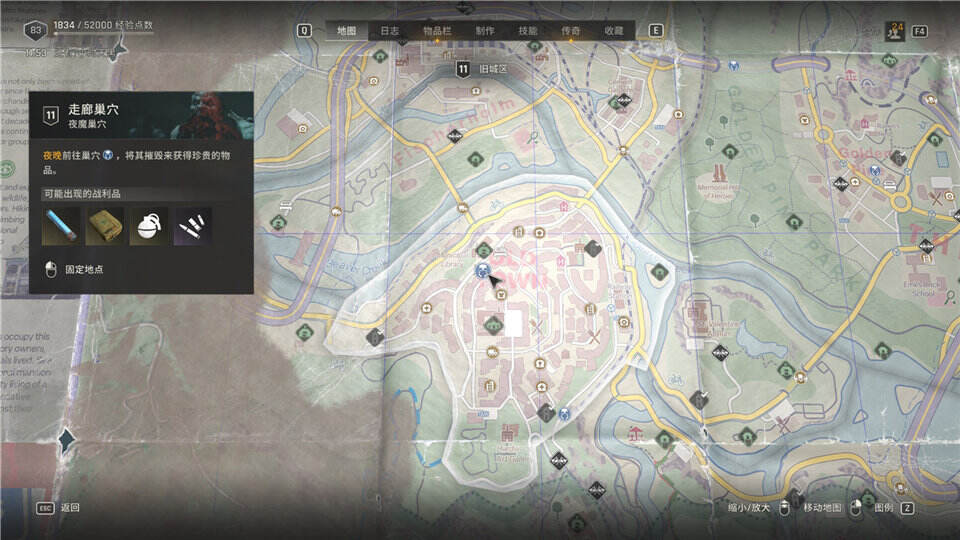The image size is (960, 540).
Task: Click the tan supply pouch loot icon
Action: (104, 226)
